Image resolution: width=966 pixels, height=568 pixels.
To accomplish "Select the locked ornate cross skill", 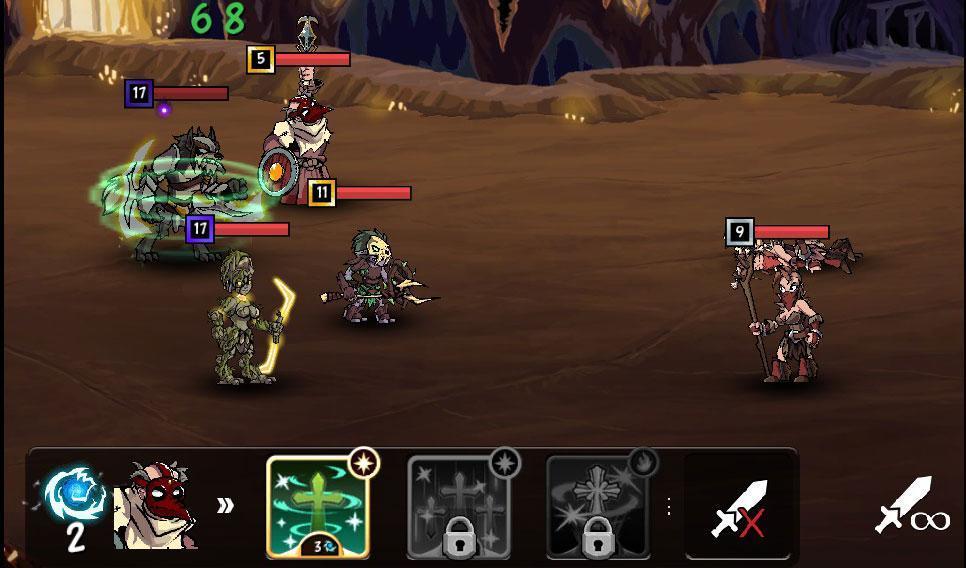I will pyautogui.click(x=597, y=506).
